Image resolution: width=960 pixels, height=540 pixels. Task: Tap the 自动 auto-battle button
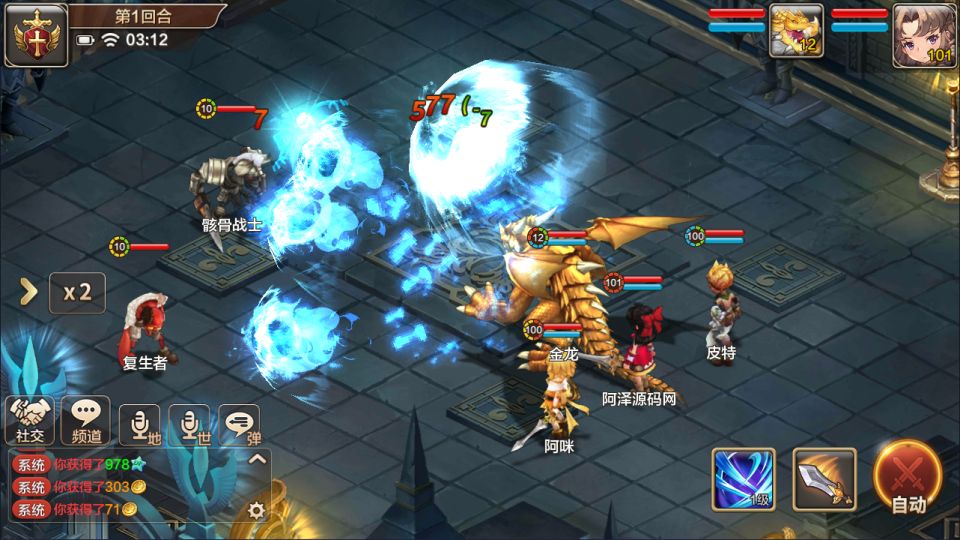(x=908, y=478)
